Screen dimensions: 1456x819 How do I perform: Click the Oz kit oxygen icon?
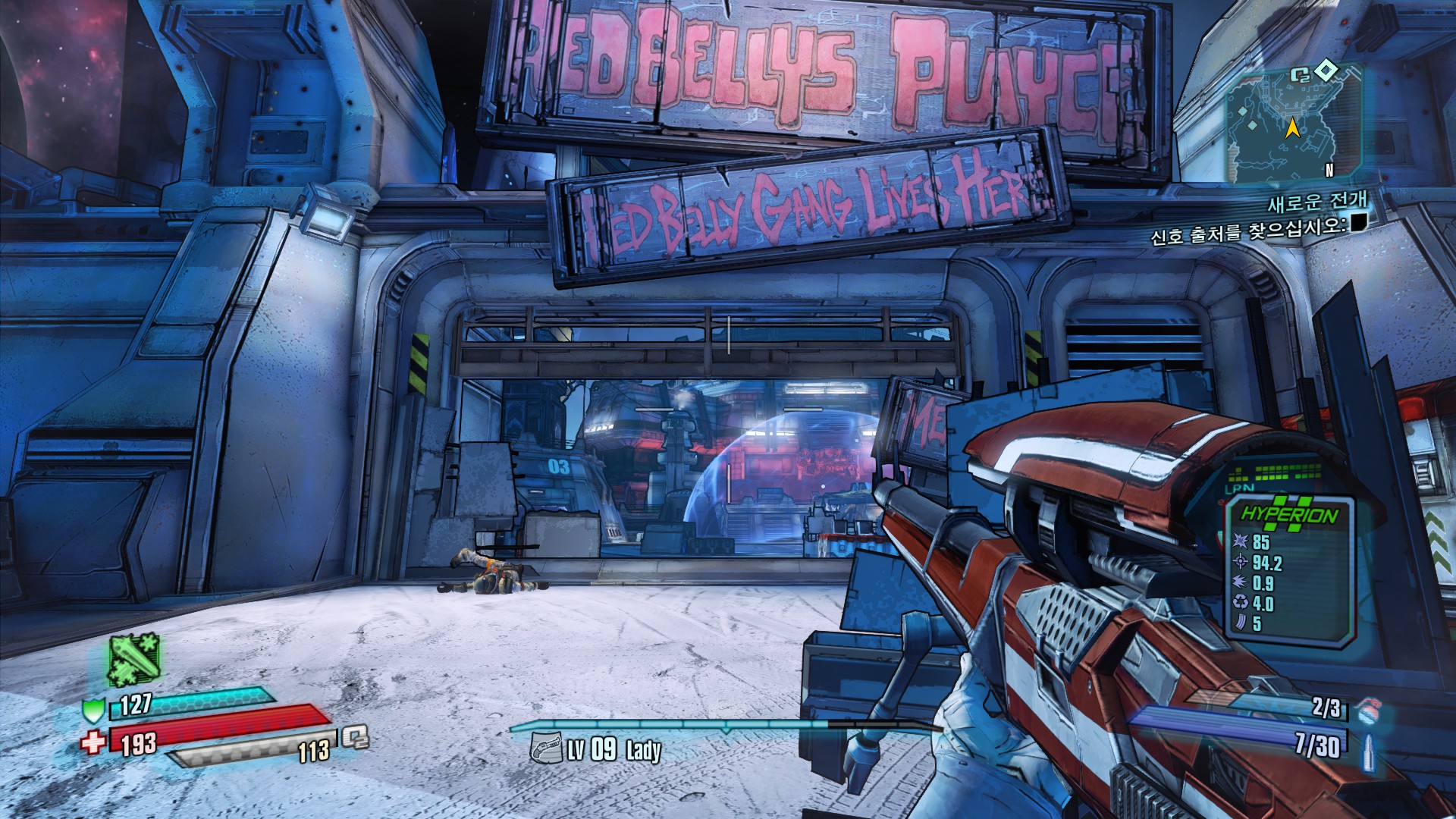pos(354,736)
